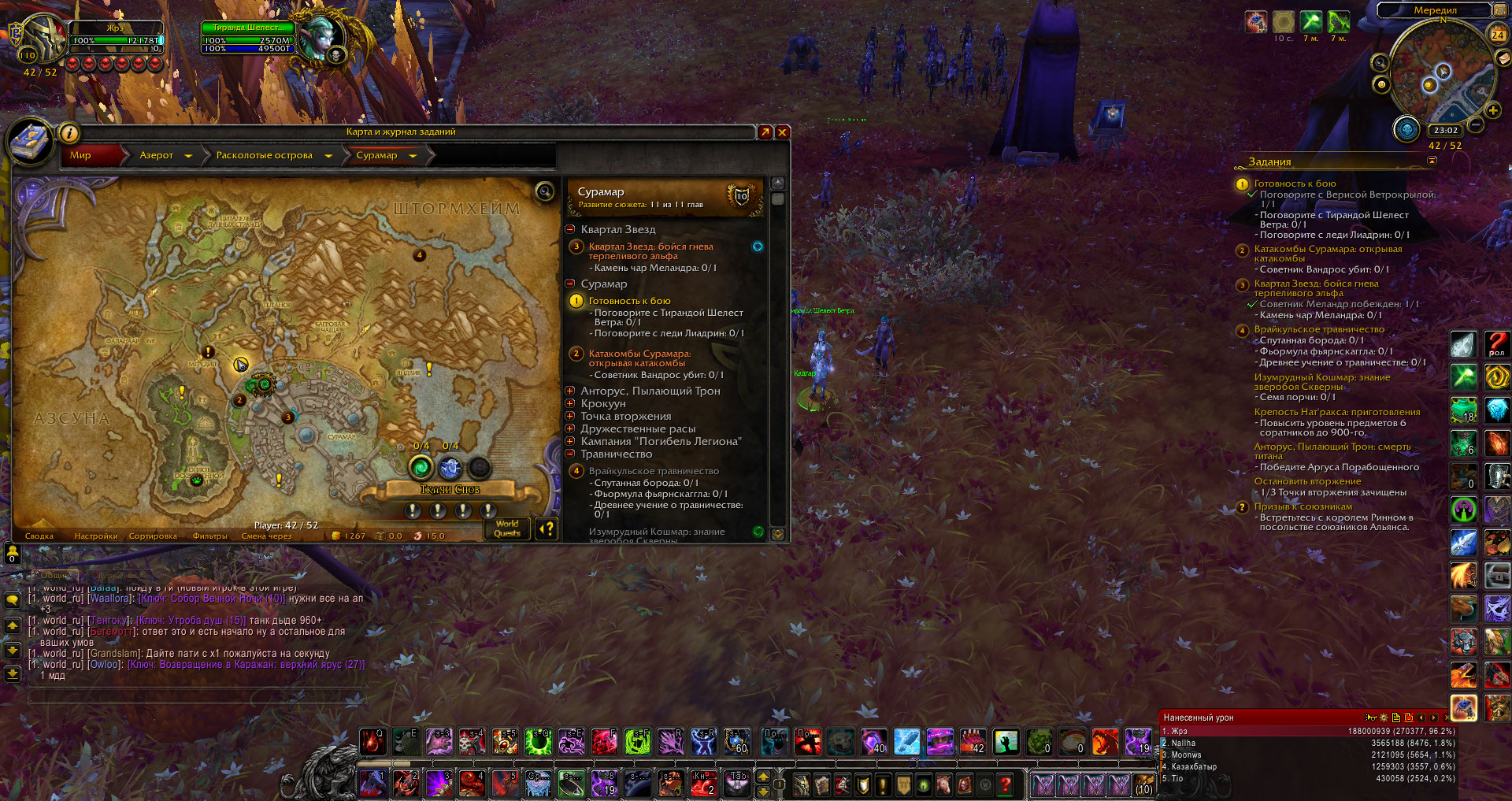Viewport: 1512px width, 801px height.
Task: Select the Азерот breadcrumb
Action: (156, 155)
